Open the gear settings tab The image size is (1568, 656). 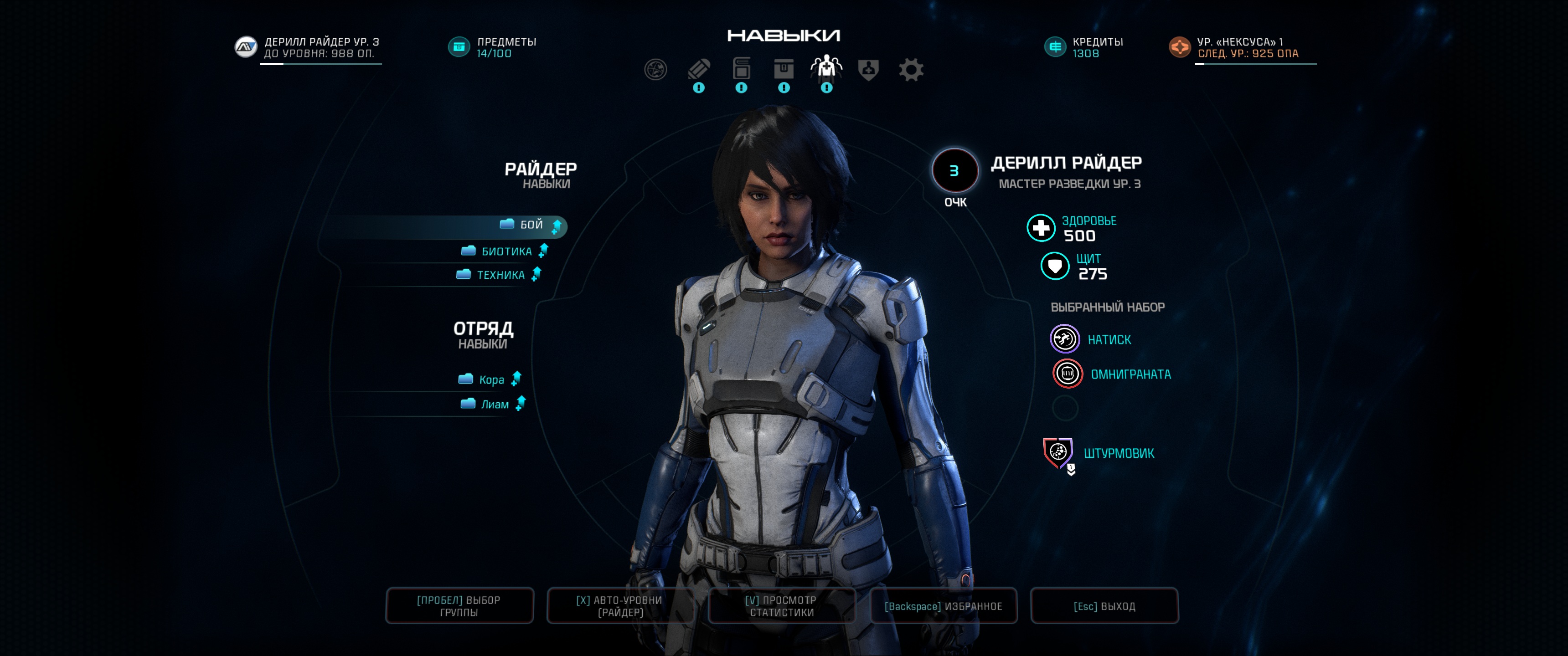911,69
